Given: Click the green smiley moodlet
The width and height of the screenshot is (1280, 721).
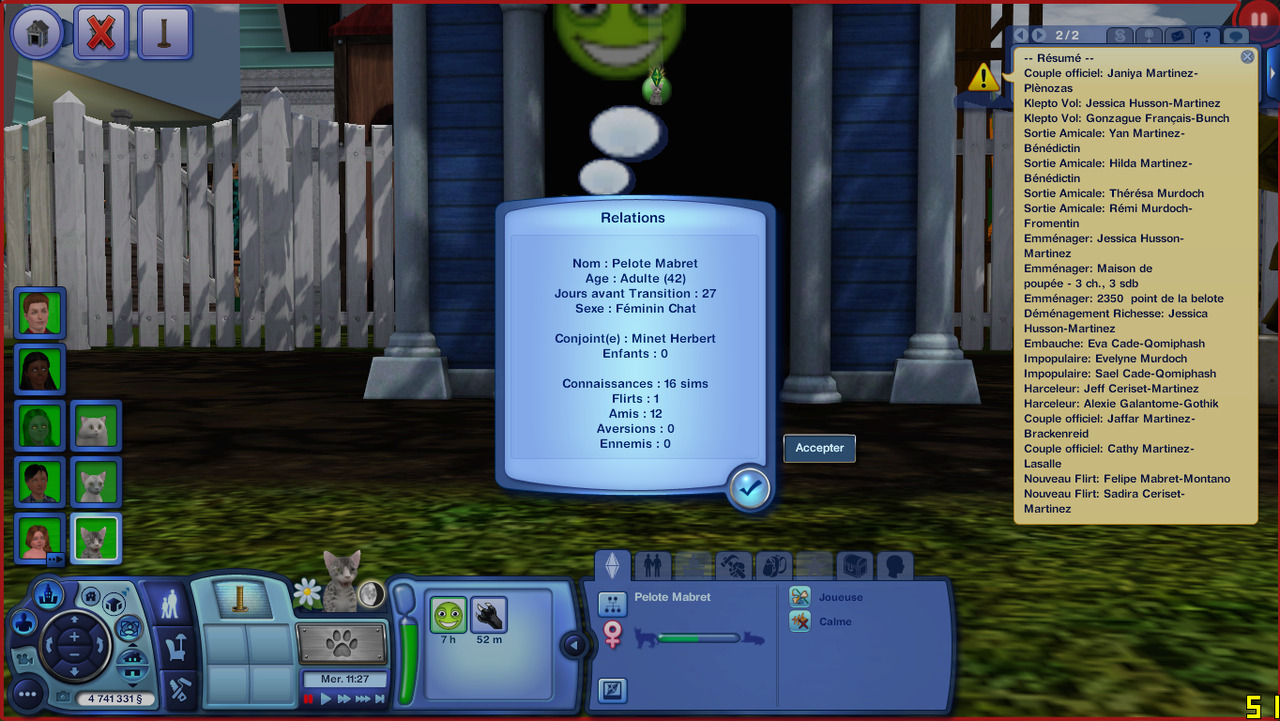Looking at the screenshot, I should click(x=448, y=615).
